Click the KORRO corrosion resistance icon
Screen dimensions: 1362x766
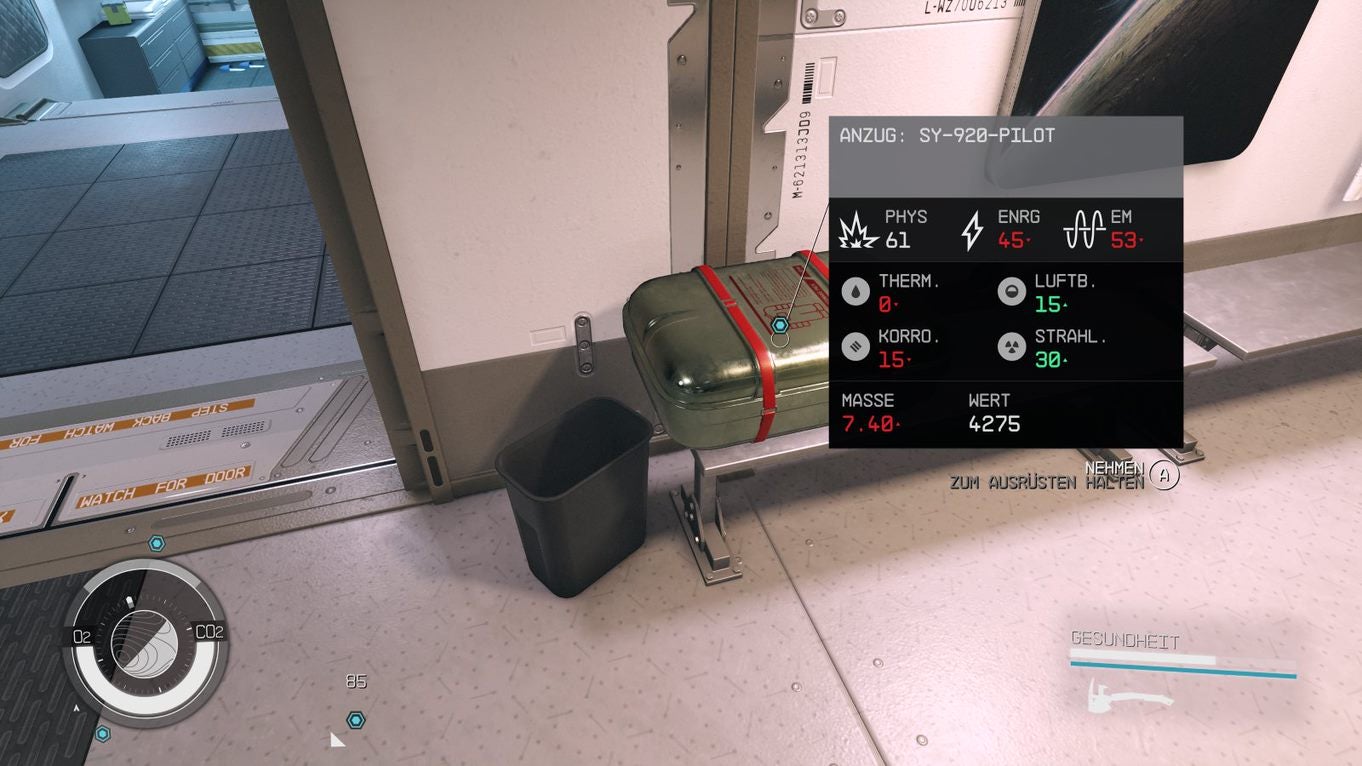pos(855,347)
